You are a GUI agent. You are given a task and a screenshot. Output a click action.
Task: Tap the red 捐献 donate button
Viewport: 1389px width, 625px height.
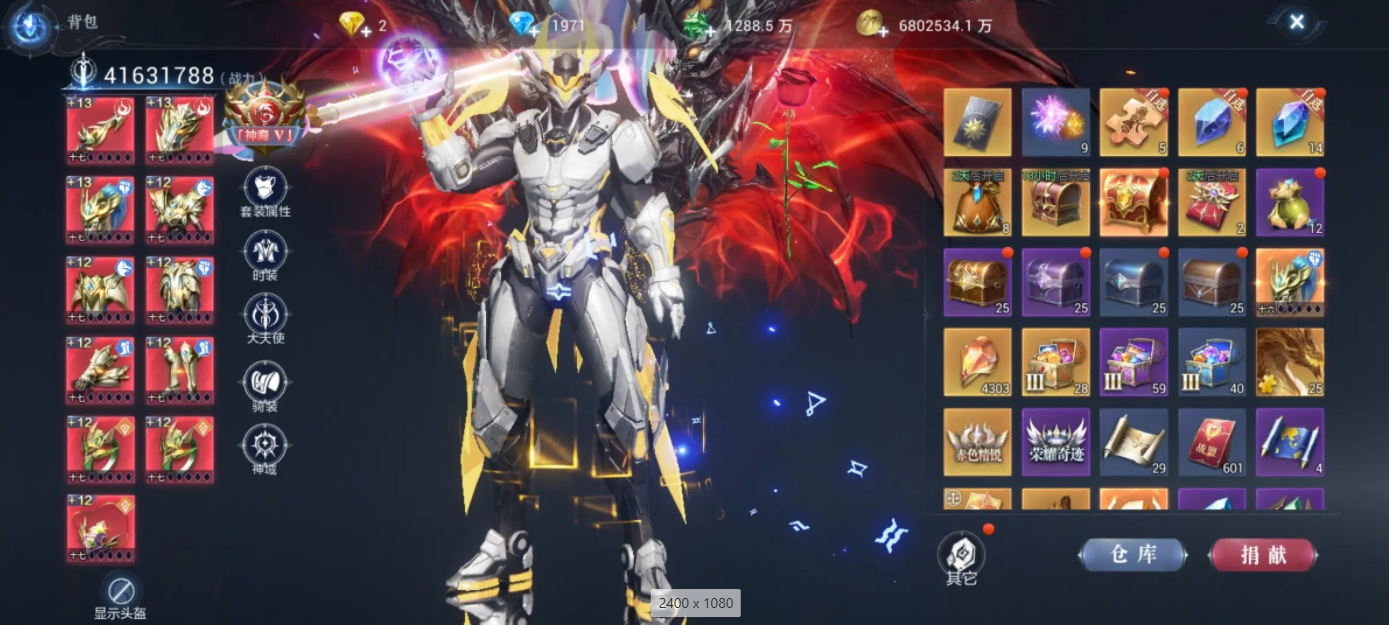(x=1263, y=555)
